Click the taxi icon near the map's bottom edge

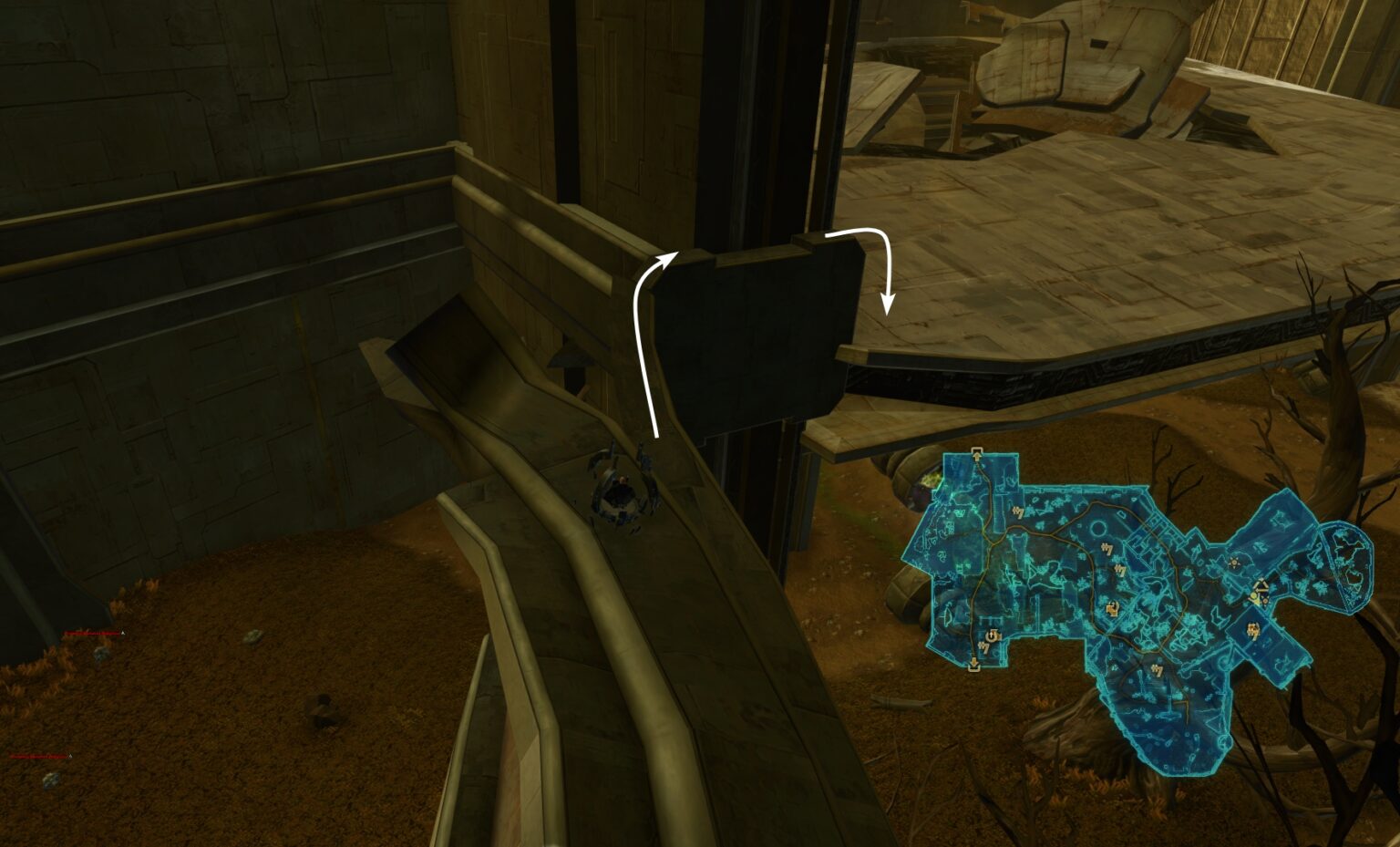(1158, 669)
